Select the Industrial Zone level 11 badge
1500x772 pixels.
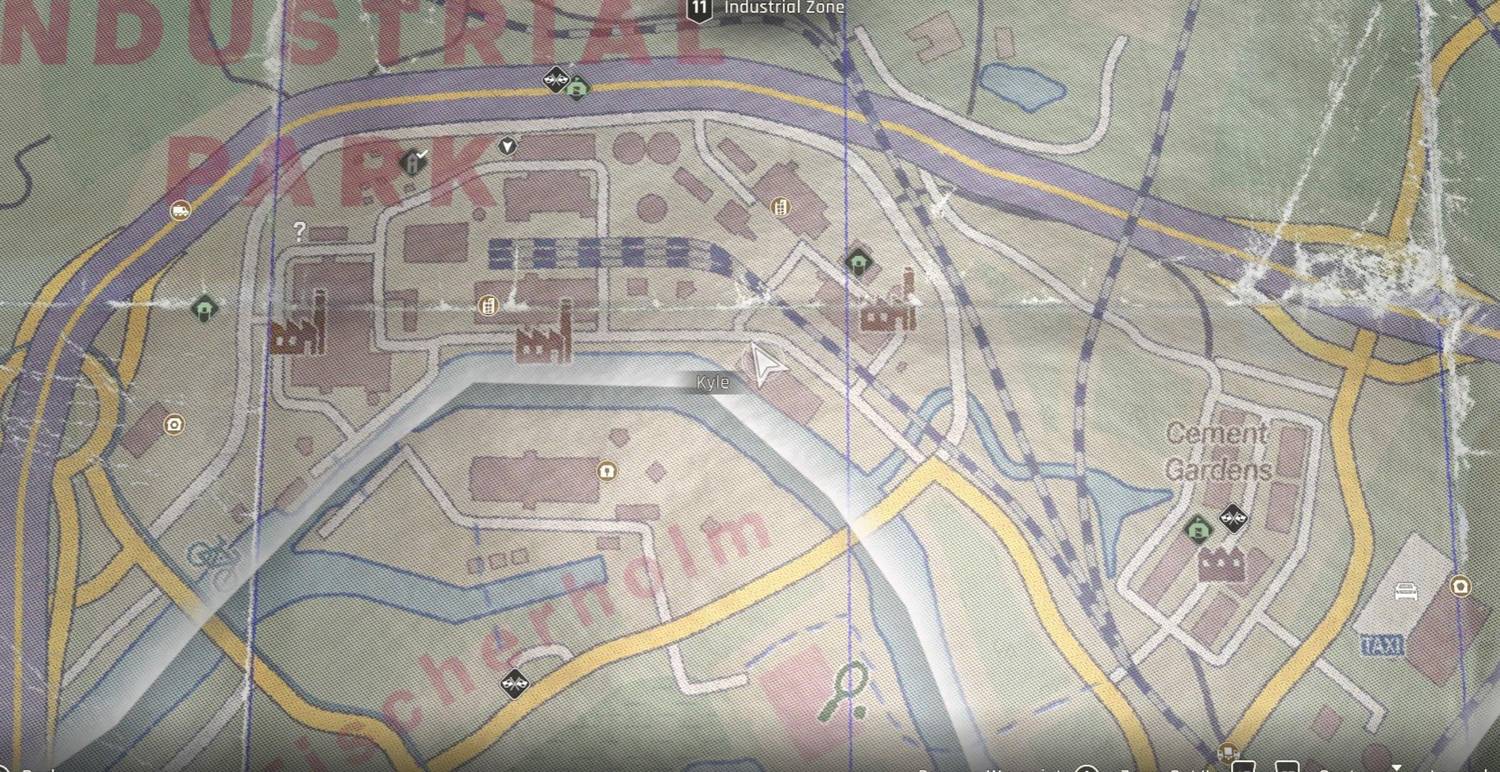pyautogui.click(x=698, y=9)
